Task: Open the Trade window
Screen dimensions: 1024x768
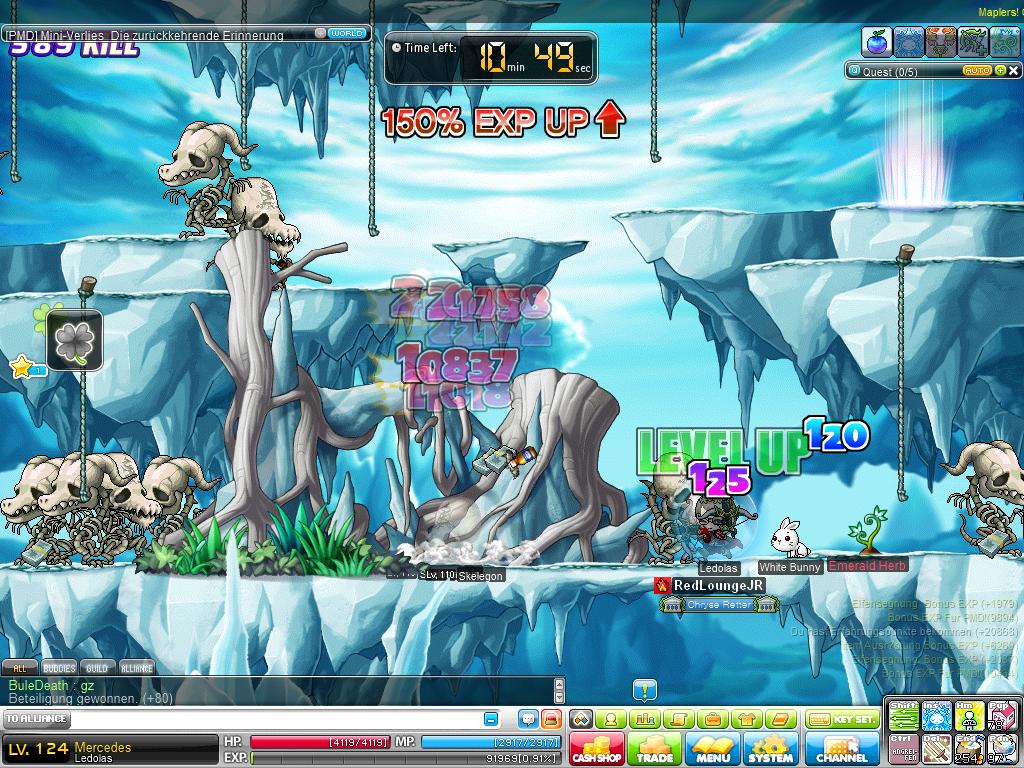Action: click(655, 749)
